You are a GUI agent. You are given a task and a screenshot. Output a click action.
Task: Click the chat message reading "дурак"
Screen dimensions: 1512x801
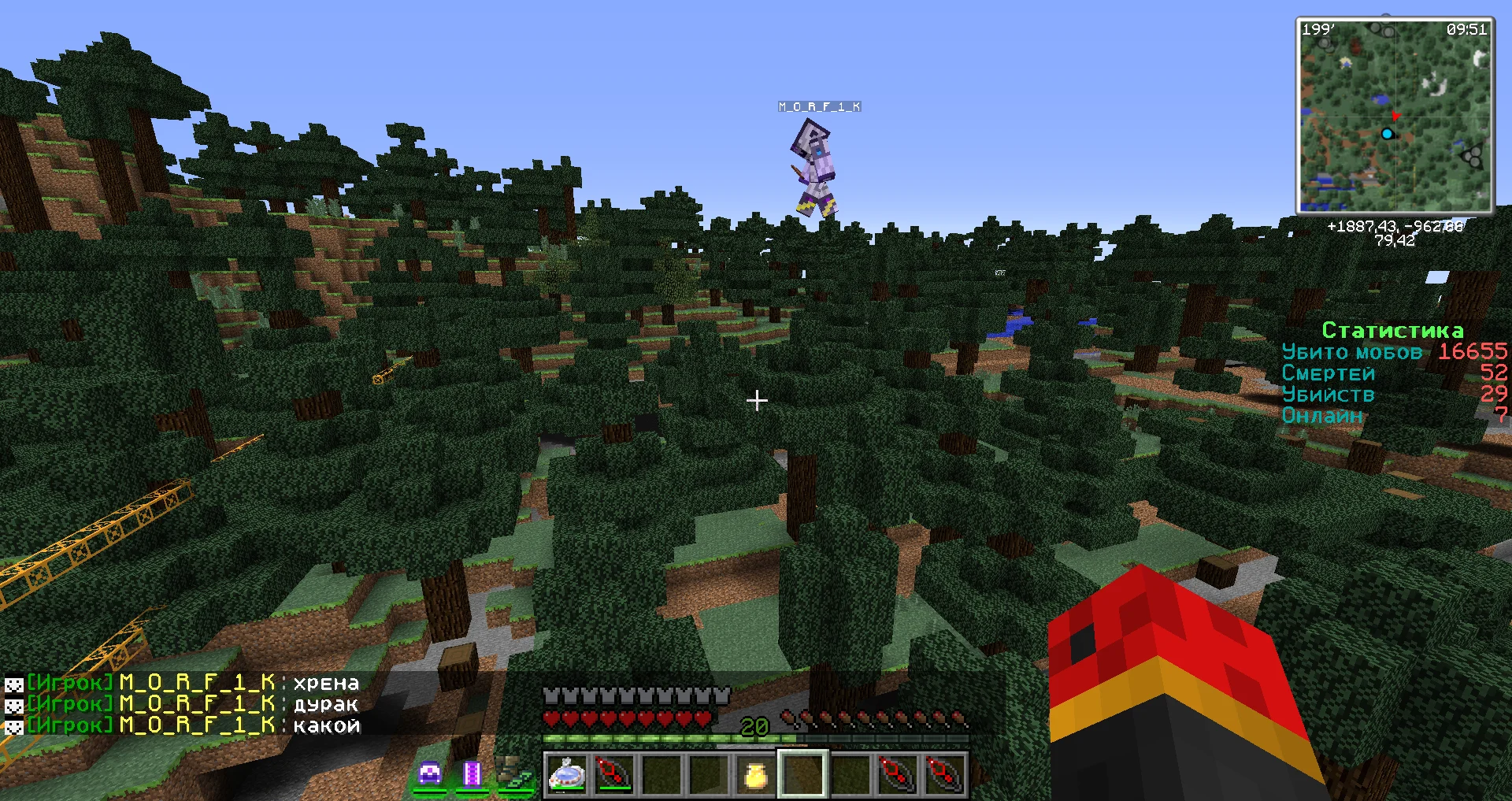[x=326, y=704]
